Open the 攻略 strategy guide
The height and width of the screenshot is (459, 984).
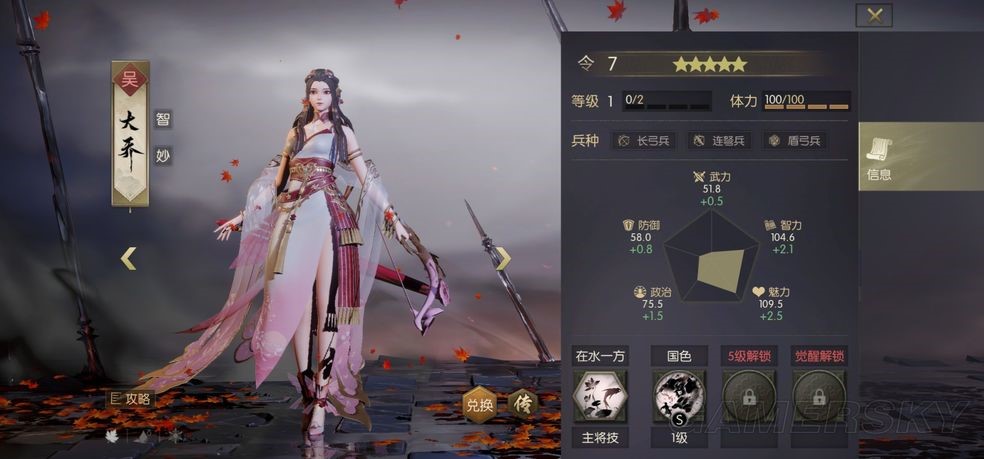click(131, 398)
